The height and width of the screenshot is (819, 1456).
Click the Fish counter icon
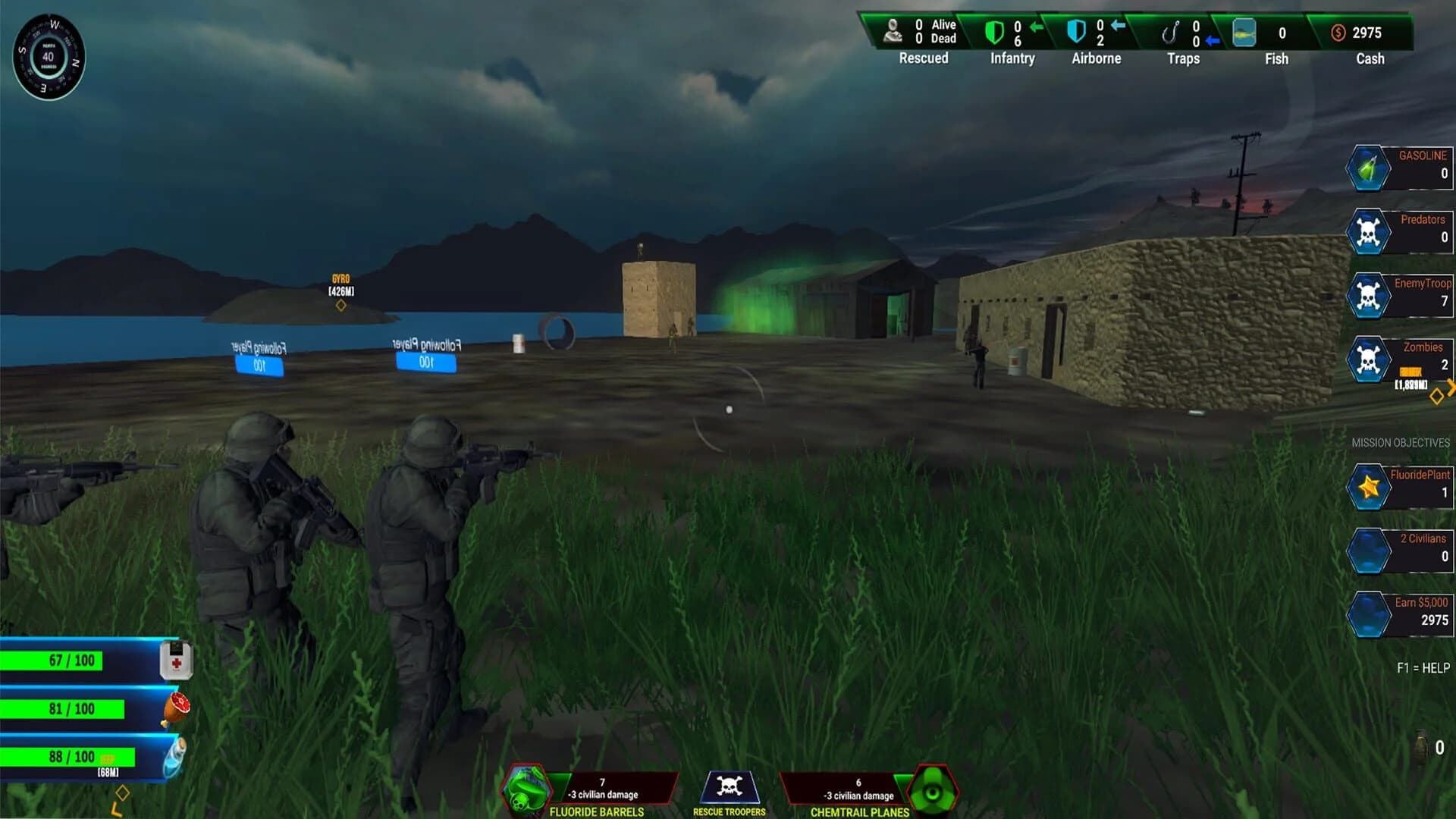(x=1244, y=33)
